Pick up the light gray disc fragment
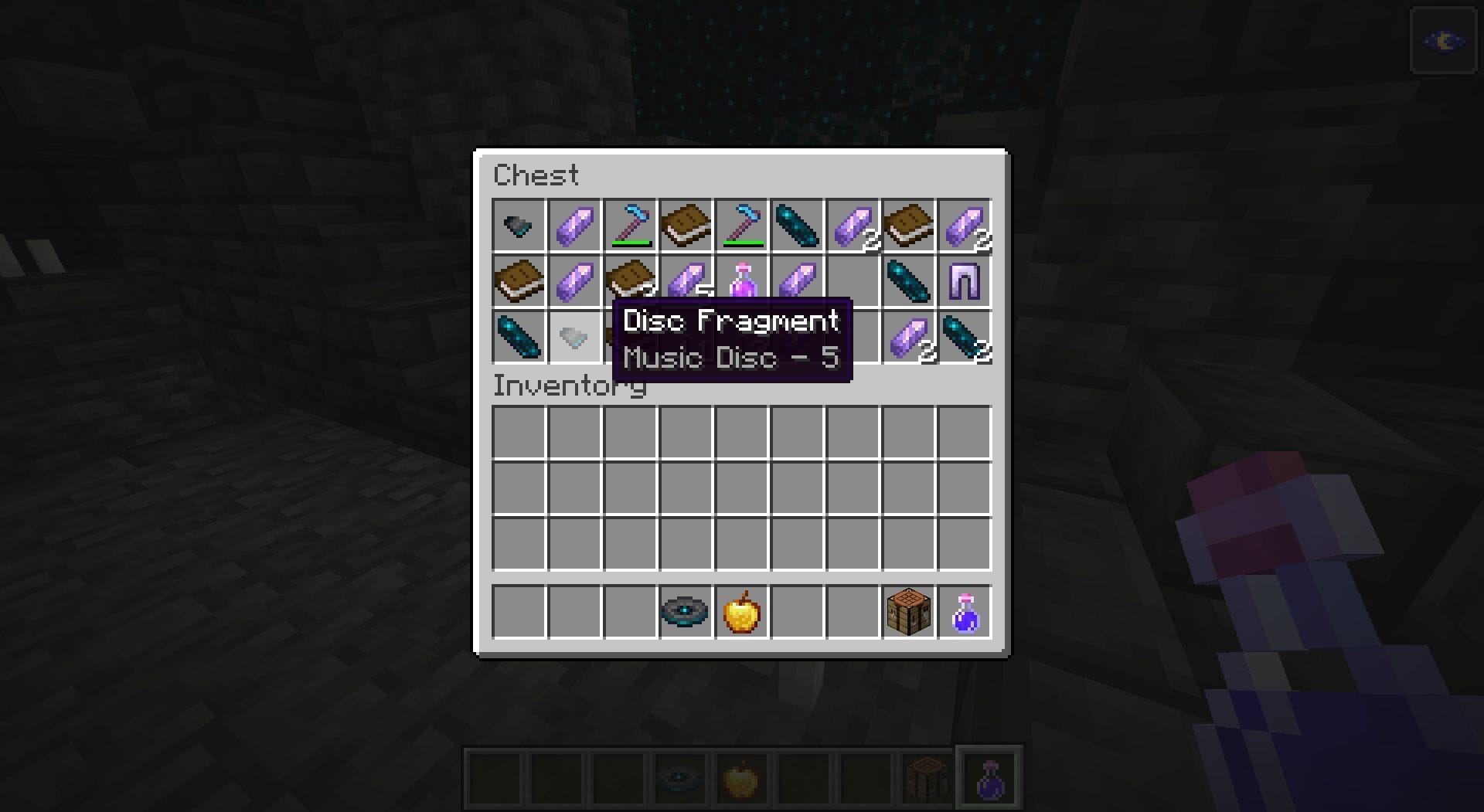1484x812 pixels. coord(575,337)
